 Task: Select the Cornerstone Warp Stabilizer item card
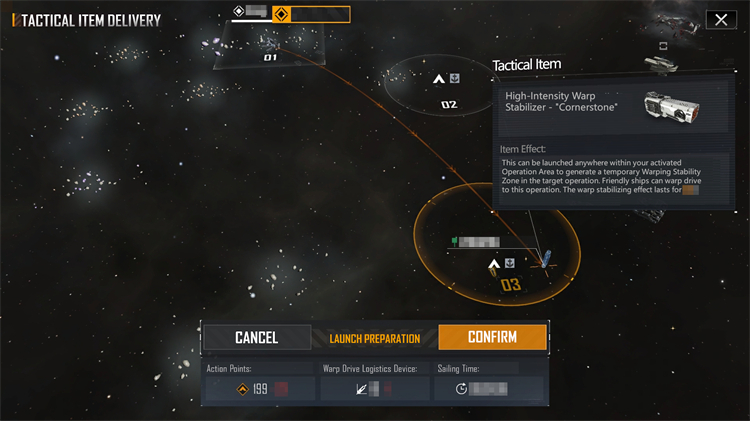(x=613, y=110)
